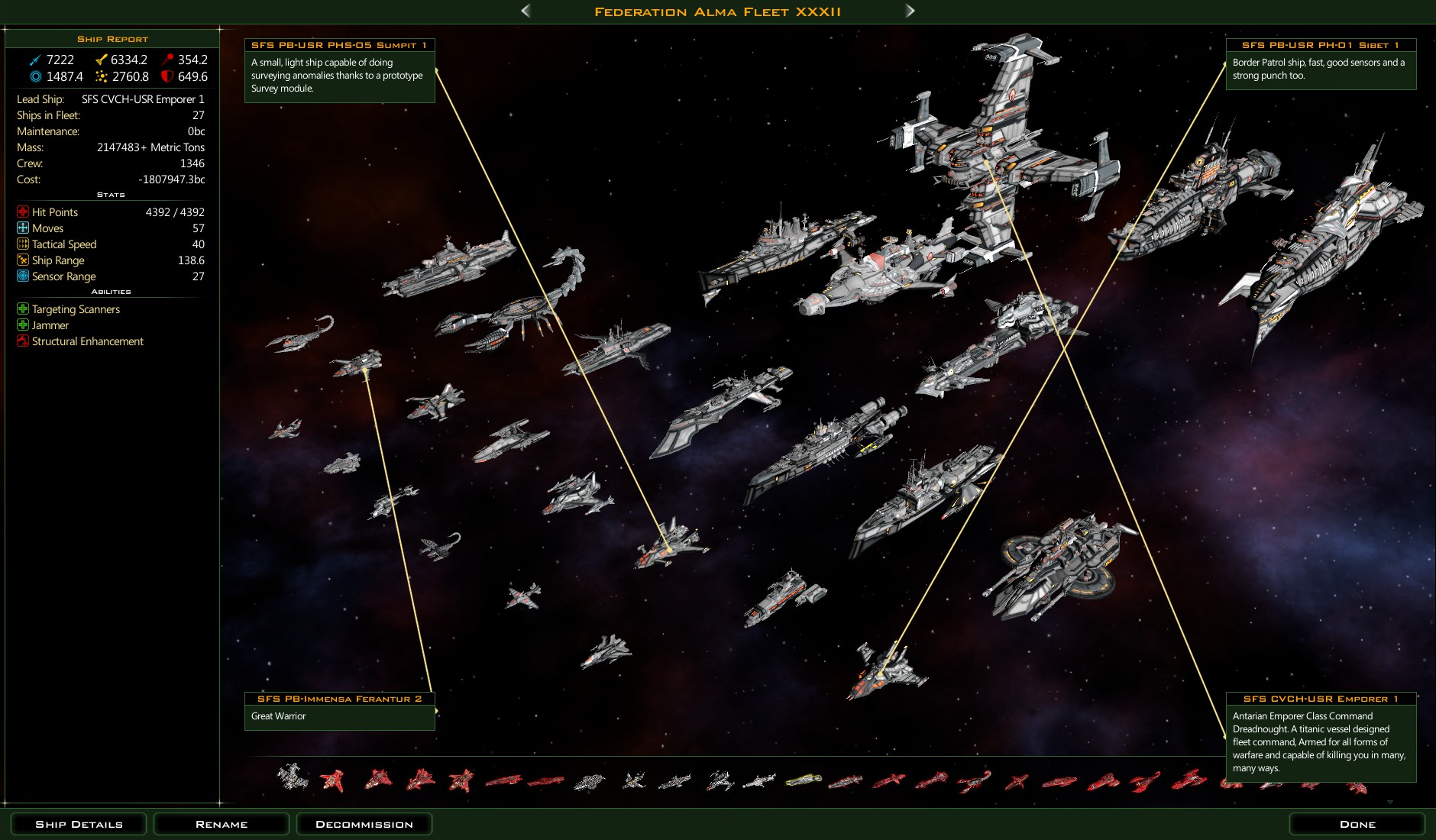Viewport: 1436px width, 840px height.
Task: Select the Structural Enhancement ability icon
Action: pyautogui.click(x=22, y=341)
